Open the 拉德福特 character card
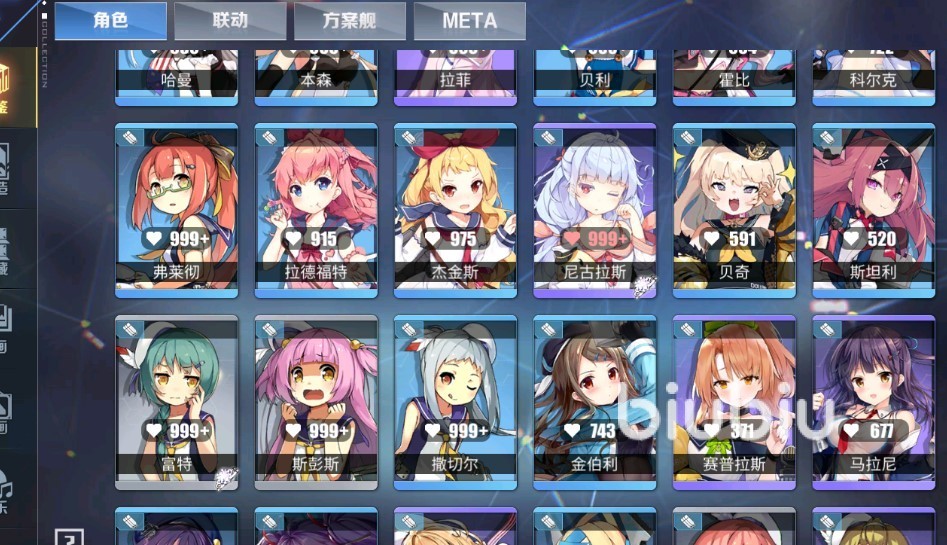Screen dimensions: 947x545 (x=316, y=206)
